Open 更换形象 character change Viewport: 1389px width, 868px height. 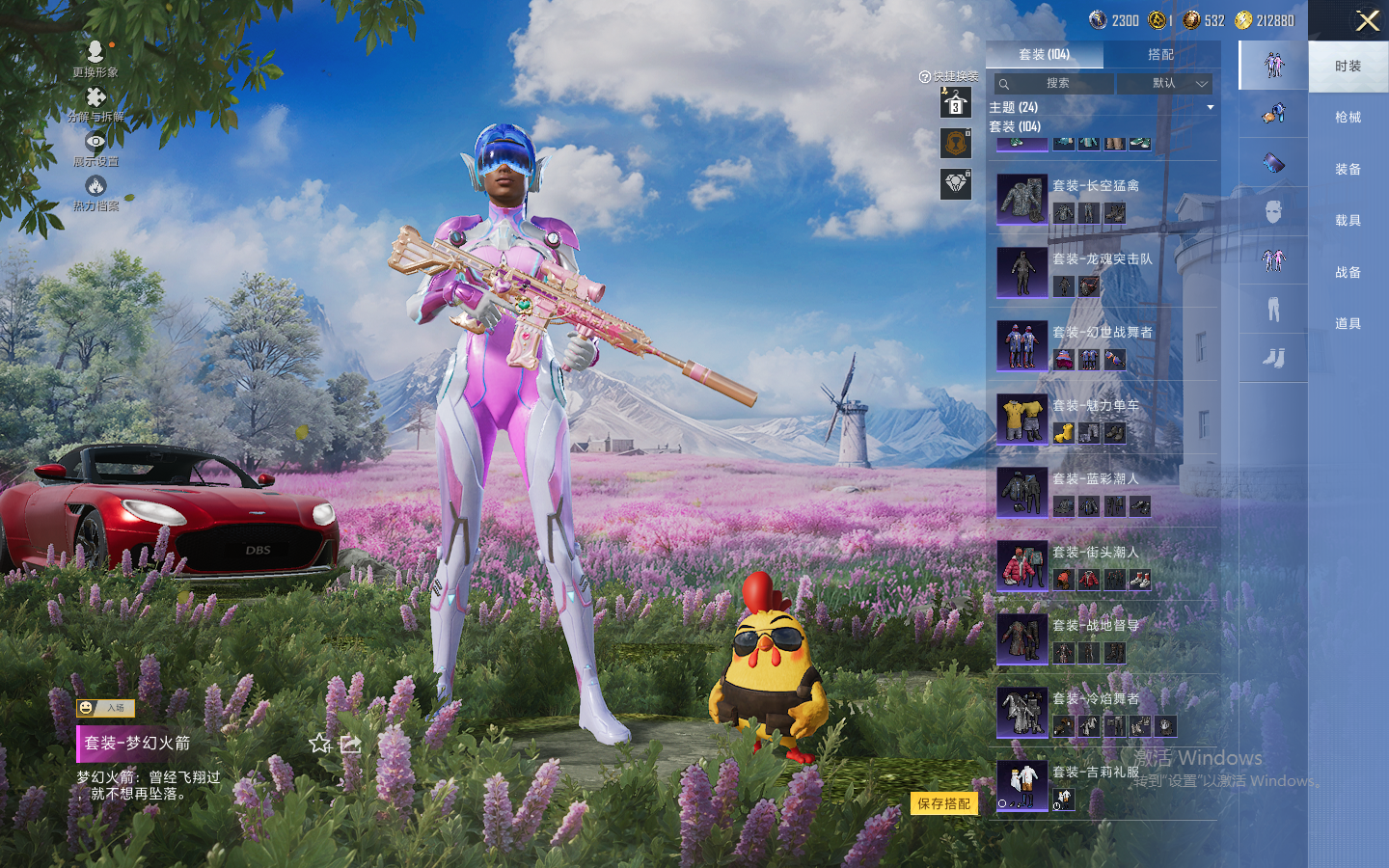pos(95,58)
